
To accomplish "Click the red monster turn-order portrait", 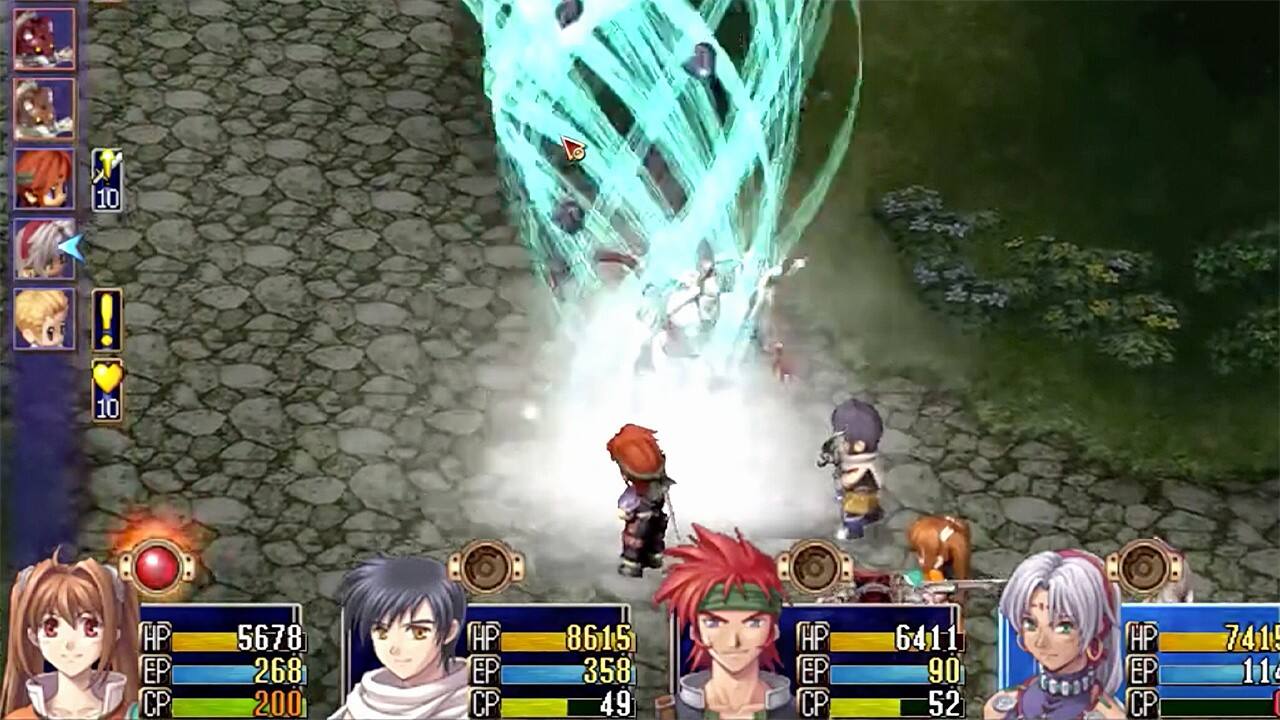I will [x=44, y=39].
